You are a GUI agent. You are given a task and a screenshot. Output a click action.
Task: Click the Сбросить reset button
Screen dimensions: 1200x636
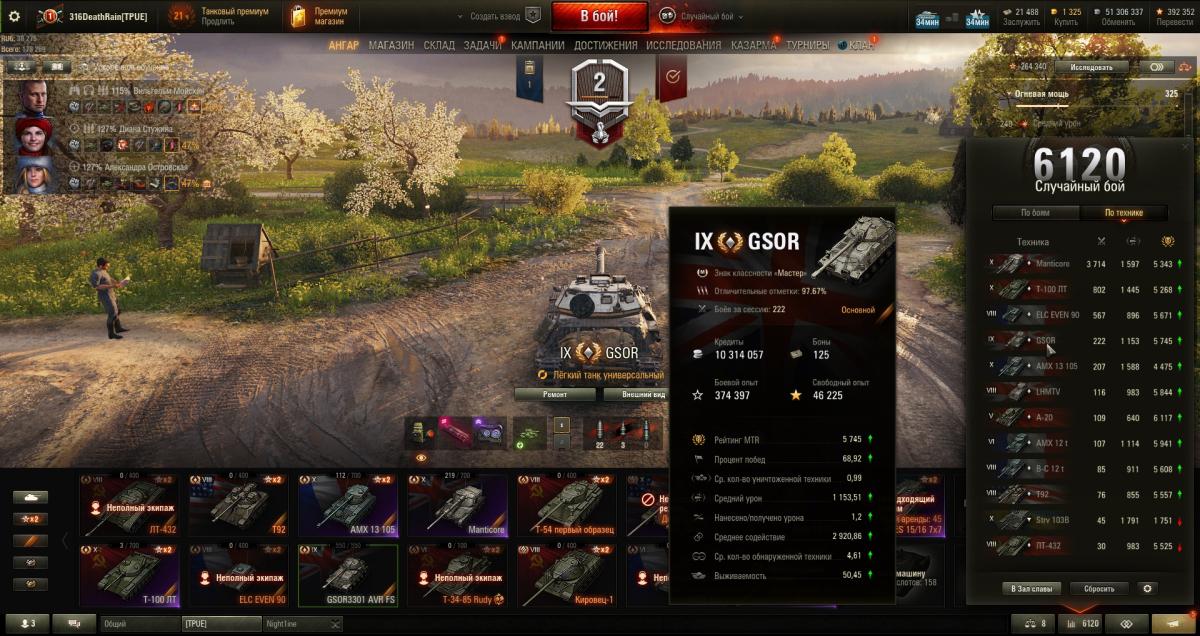[x=1099, y=589]
